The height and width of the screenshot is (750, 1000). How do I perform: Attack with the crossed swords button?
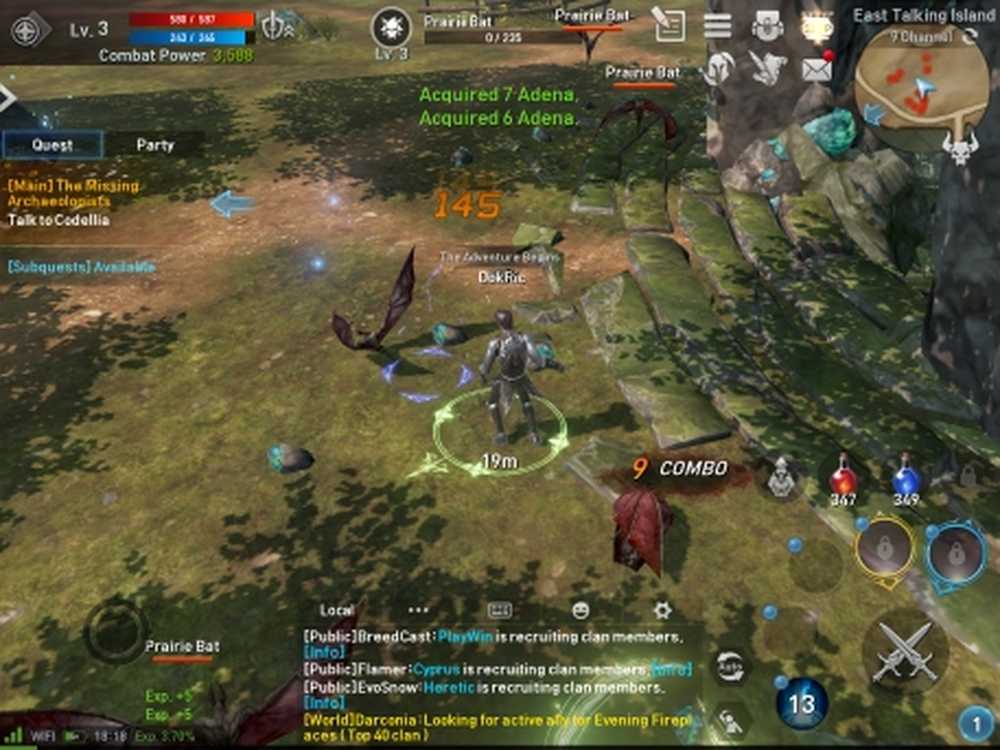pyautogui.click(x=905, y=651)
